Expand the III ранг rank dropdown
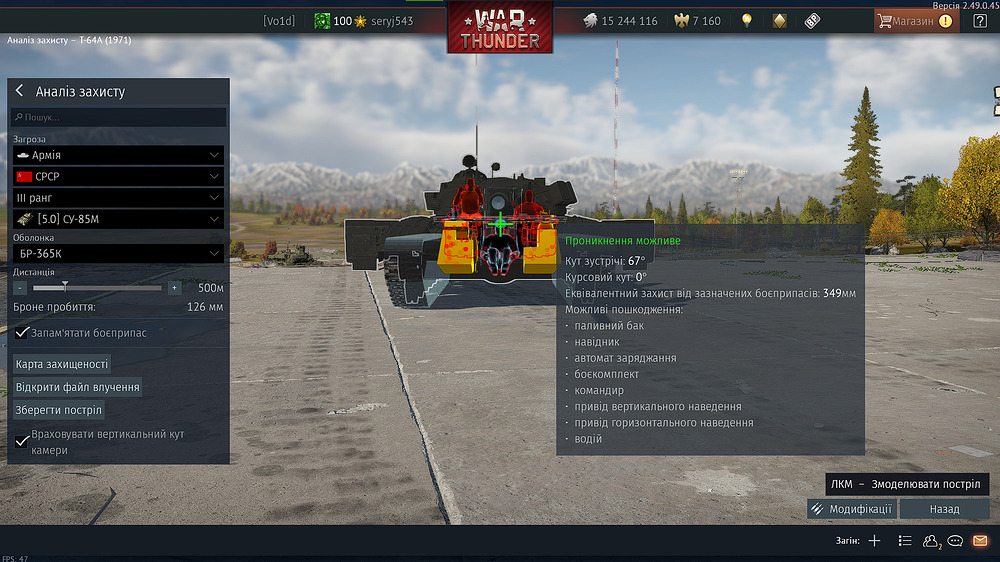Image resolution: width=1000 pixels, height=562 pixels. point(118,198)
